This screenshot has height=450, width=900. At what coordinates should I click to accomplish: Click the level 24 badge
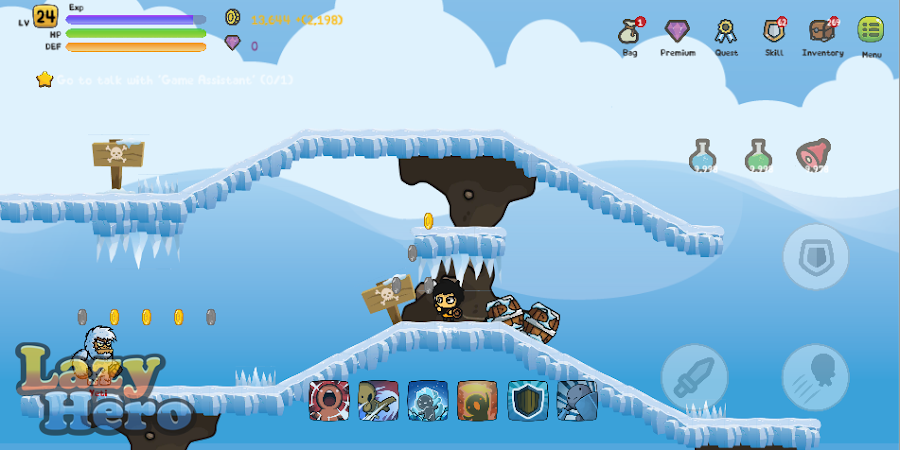pos(45,16)
